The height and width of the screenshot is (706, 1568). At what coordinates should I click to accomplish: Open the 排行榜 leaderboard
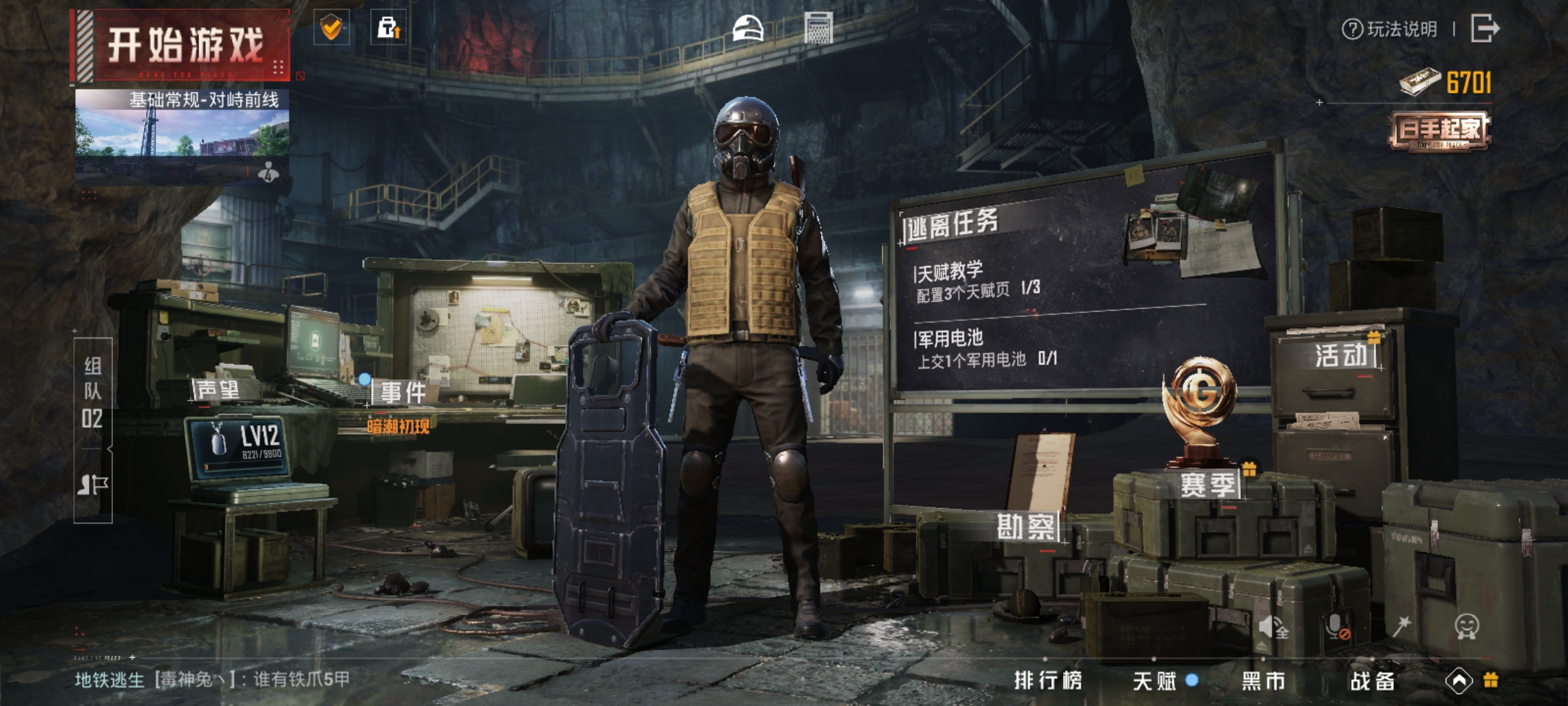coord(1048,681)
